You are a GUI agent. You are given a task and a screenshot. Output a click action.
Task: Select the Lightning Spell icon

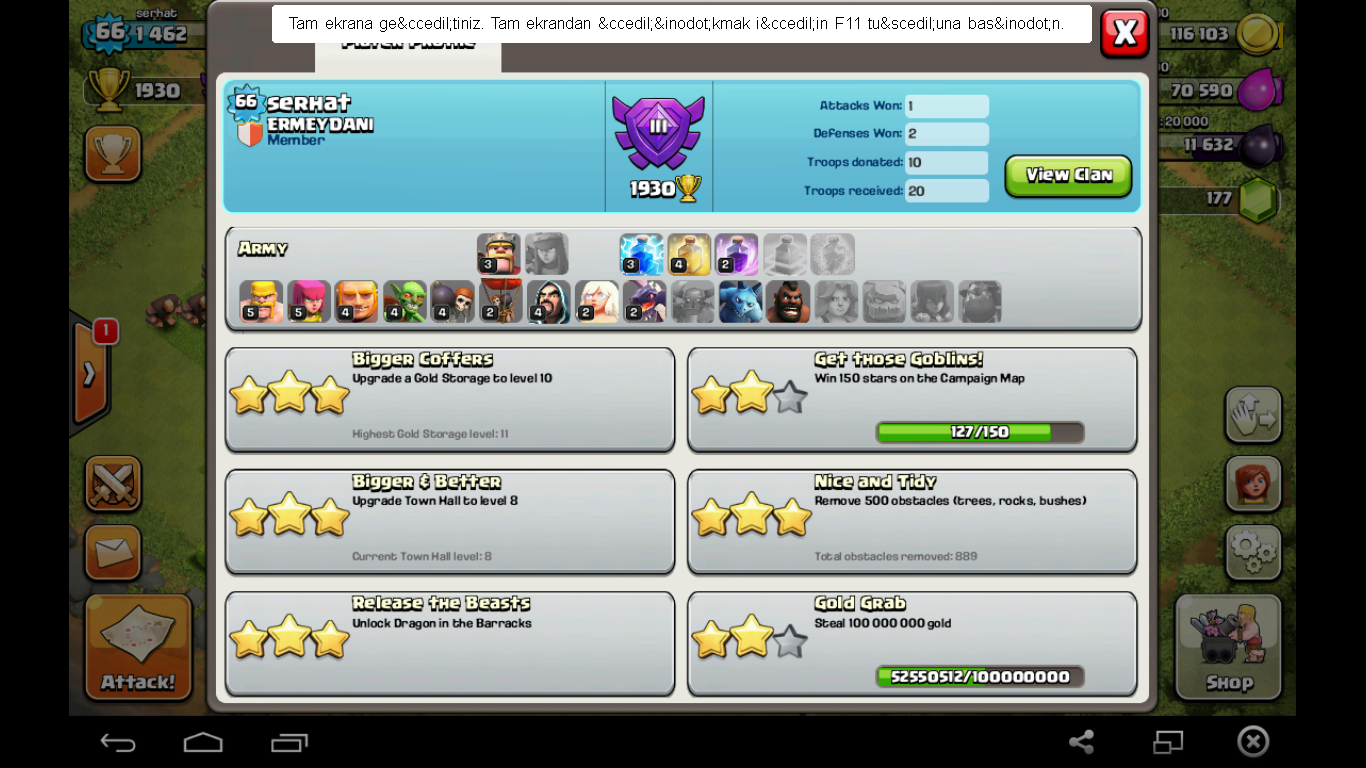(x=641, y=254)
